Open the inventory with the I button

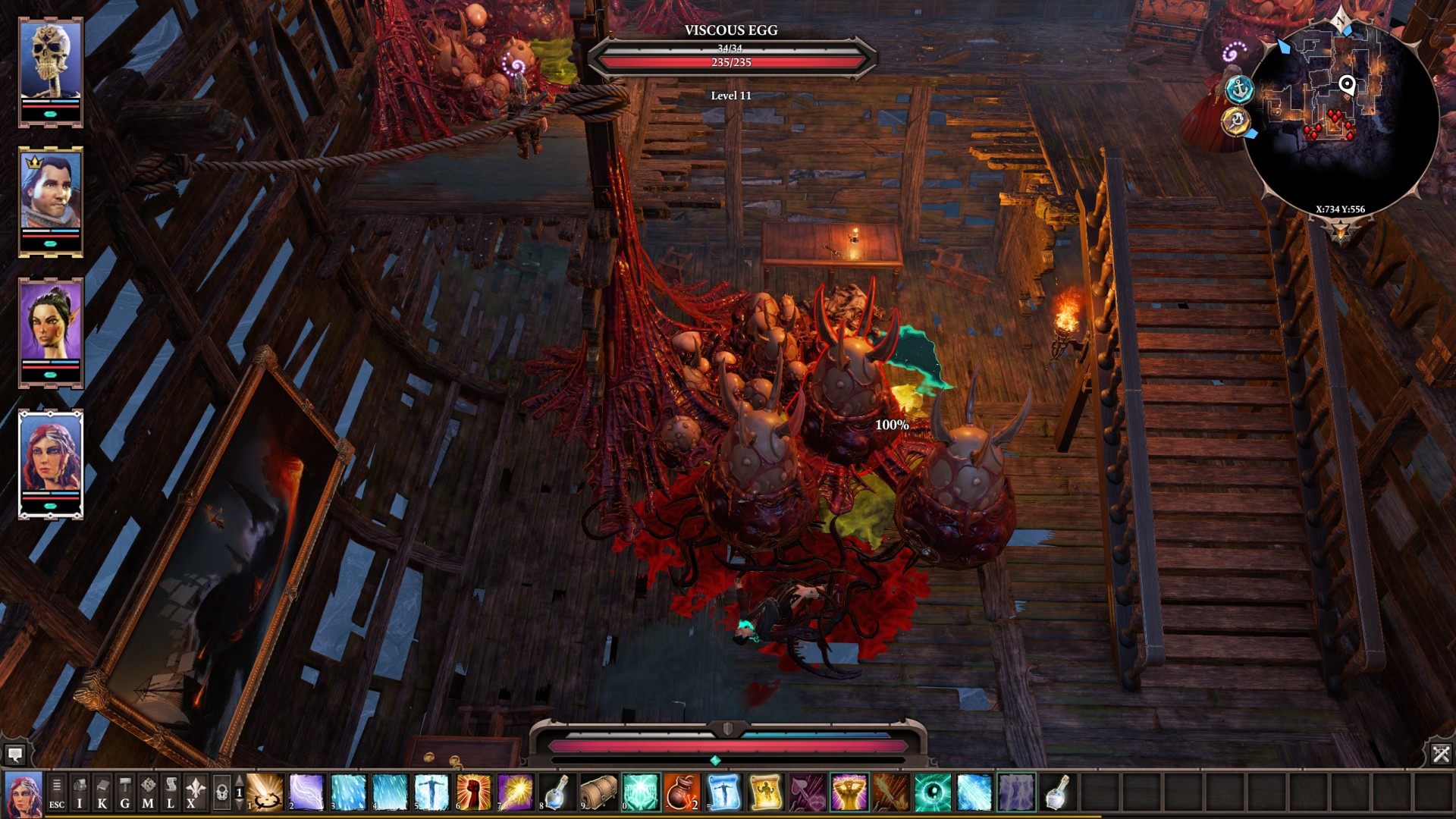click(80, 792)
